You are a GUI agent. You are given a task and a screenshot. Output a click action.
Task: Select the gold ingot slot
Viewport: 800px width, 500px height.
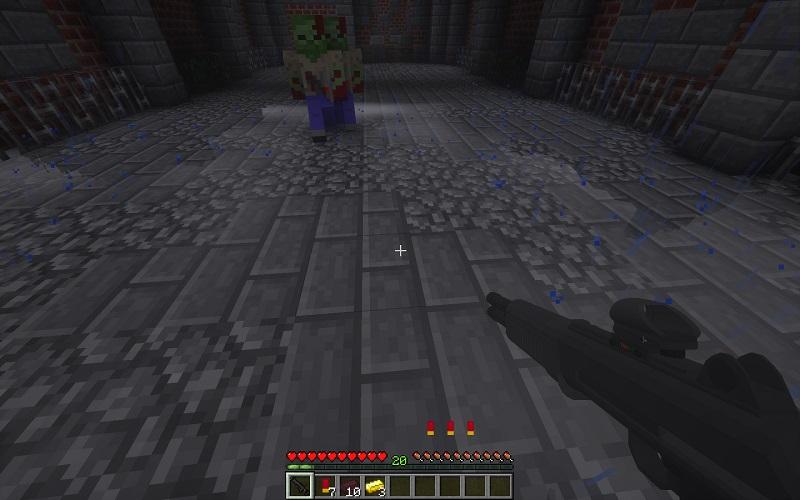pos(375,487)
